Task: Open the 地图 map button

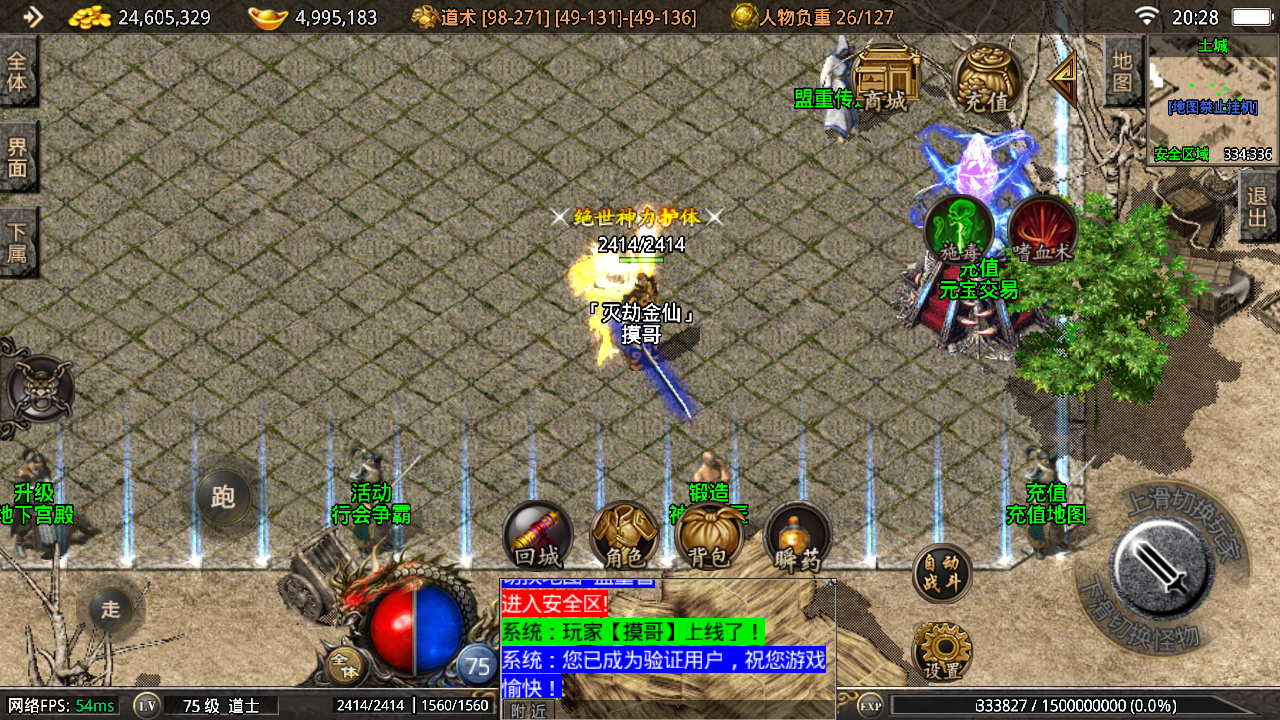Action: pyautogui.click(x=1123, y=71)
